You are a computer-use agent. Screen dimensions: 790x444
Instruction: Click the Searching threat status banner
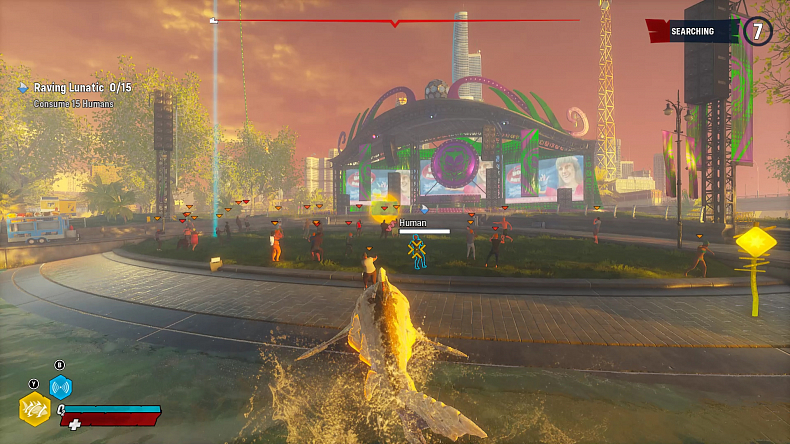point(692,31)
